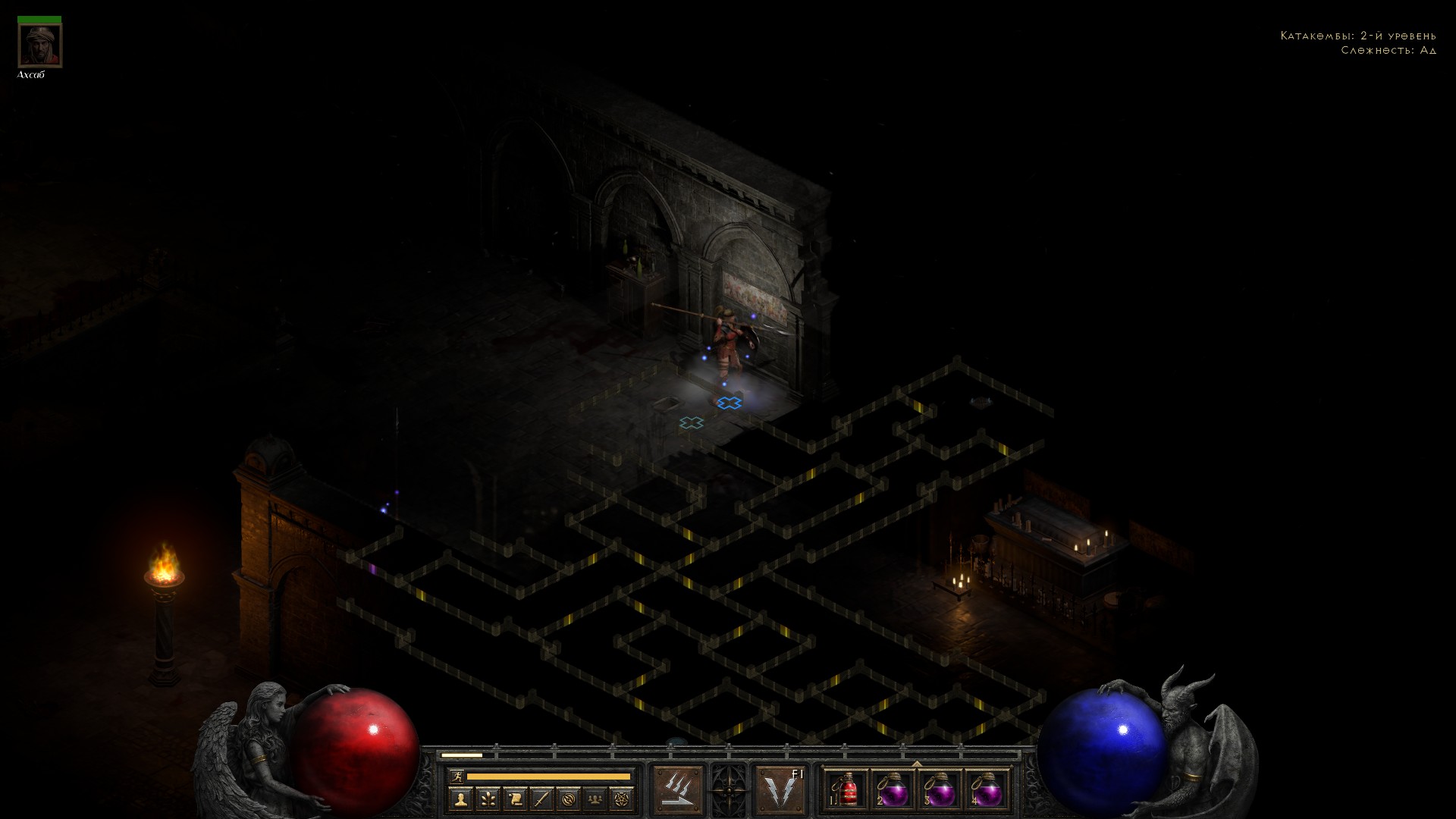Open the skill tree icon
Image resolution: width=1456 pixels, height=819 pixels.
488,799
